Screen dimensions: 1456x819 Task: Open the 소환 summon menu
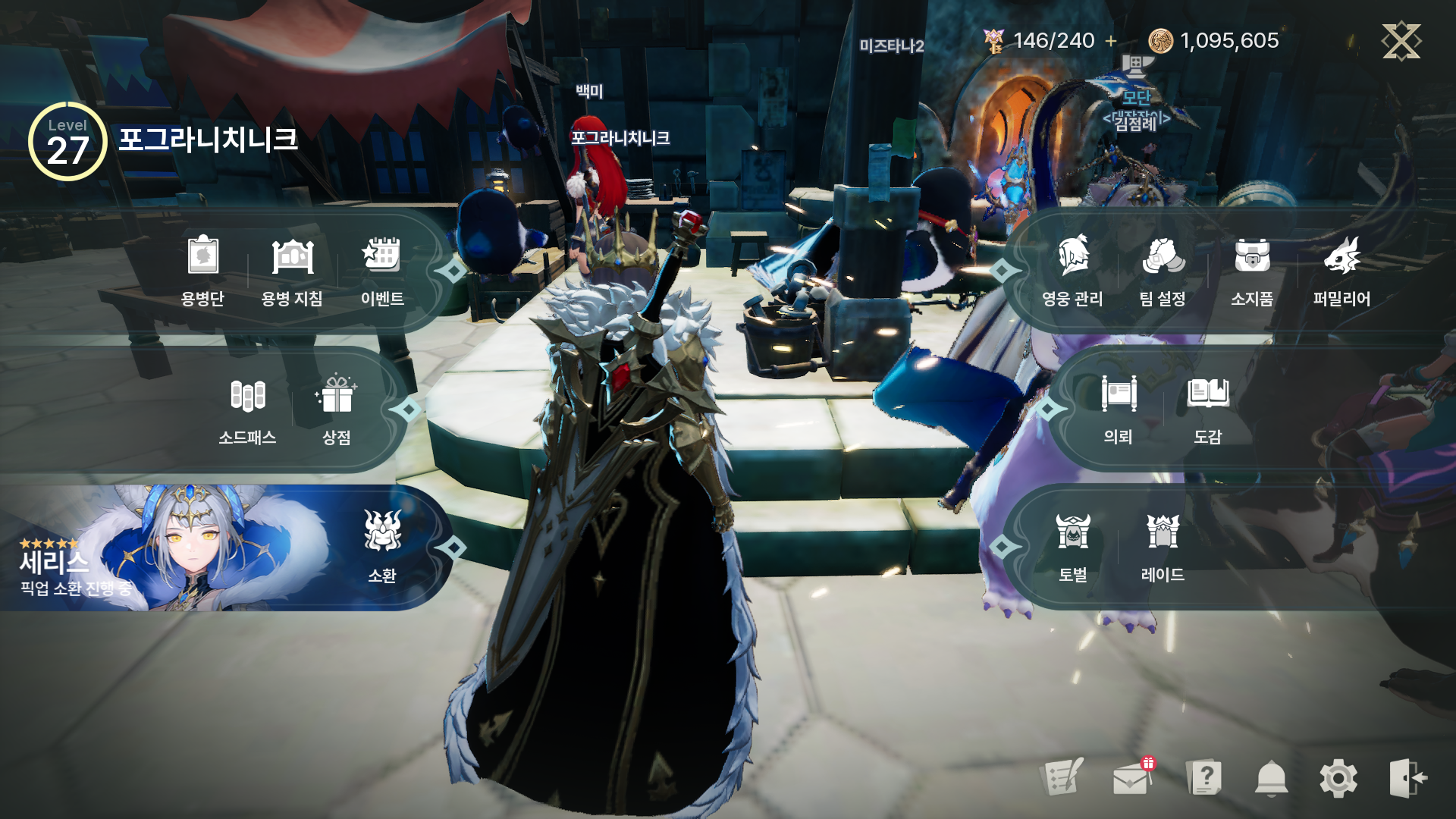(382, 546)
